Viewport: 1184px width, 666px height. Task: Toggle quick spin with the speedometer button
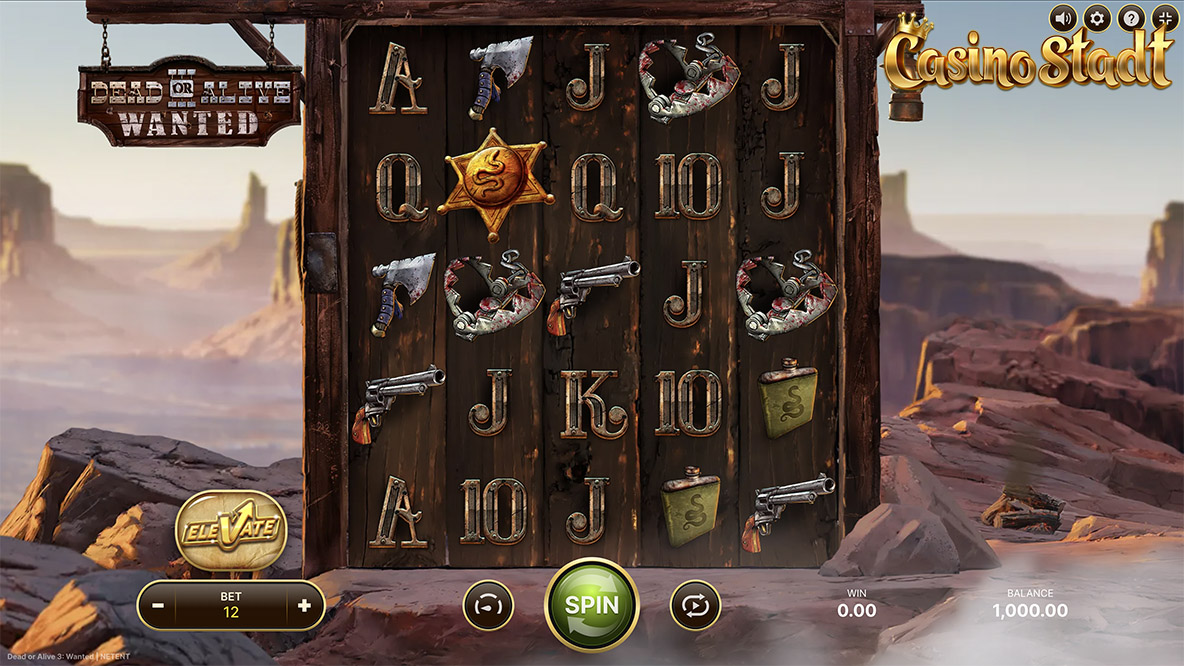tap(488, 605)
